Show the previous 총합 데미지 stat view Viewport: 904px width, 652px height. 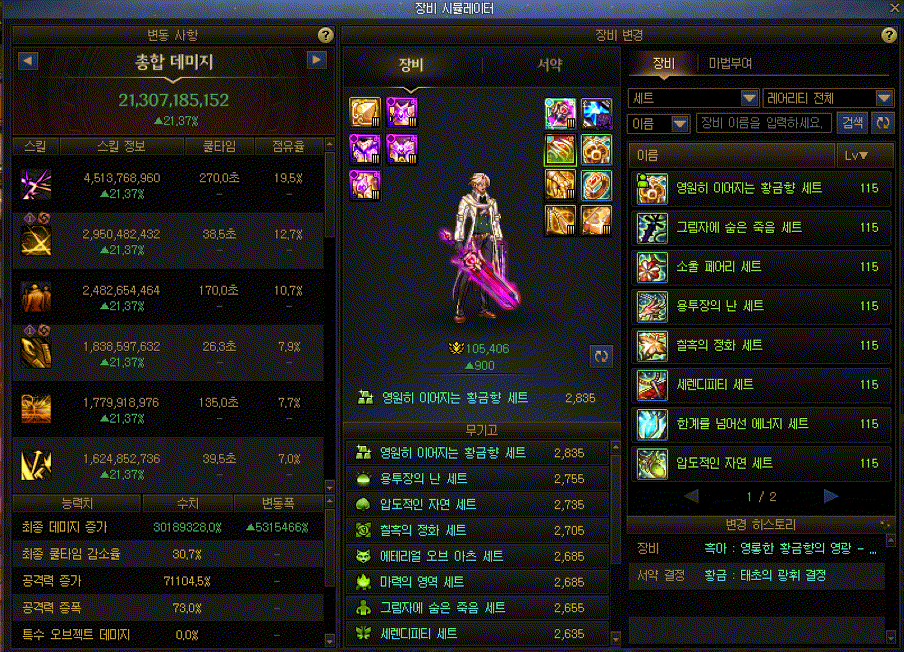click(29, 61)
